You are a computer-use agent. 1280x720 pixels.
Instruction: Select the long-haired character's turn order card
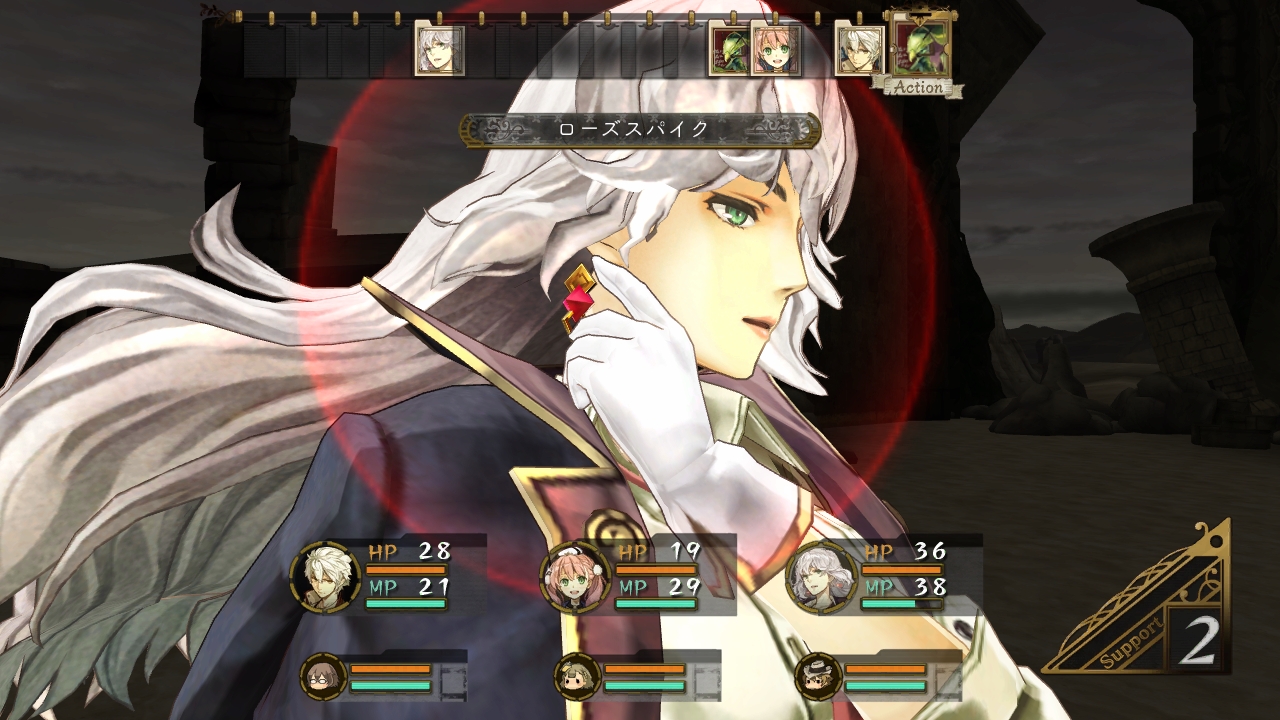(440, 51)
